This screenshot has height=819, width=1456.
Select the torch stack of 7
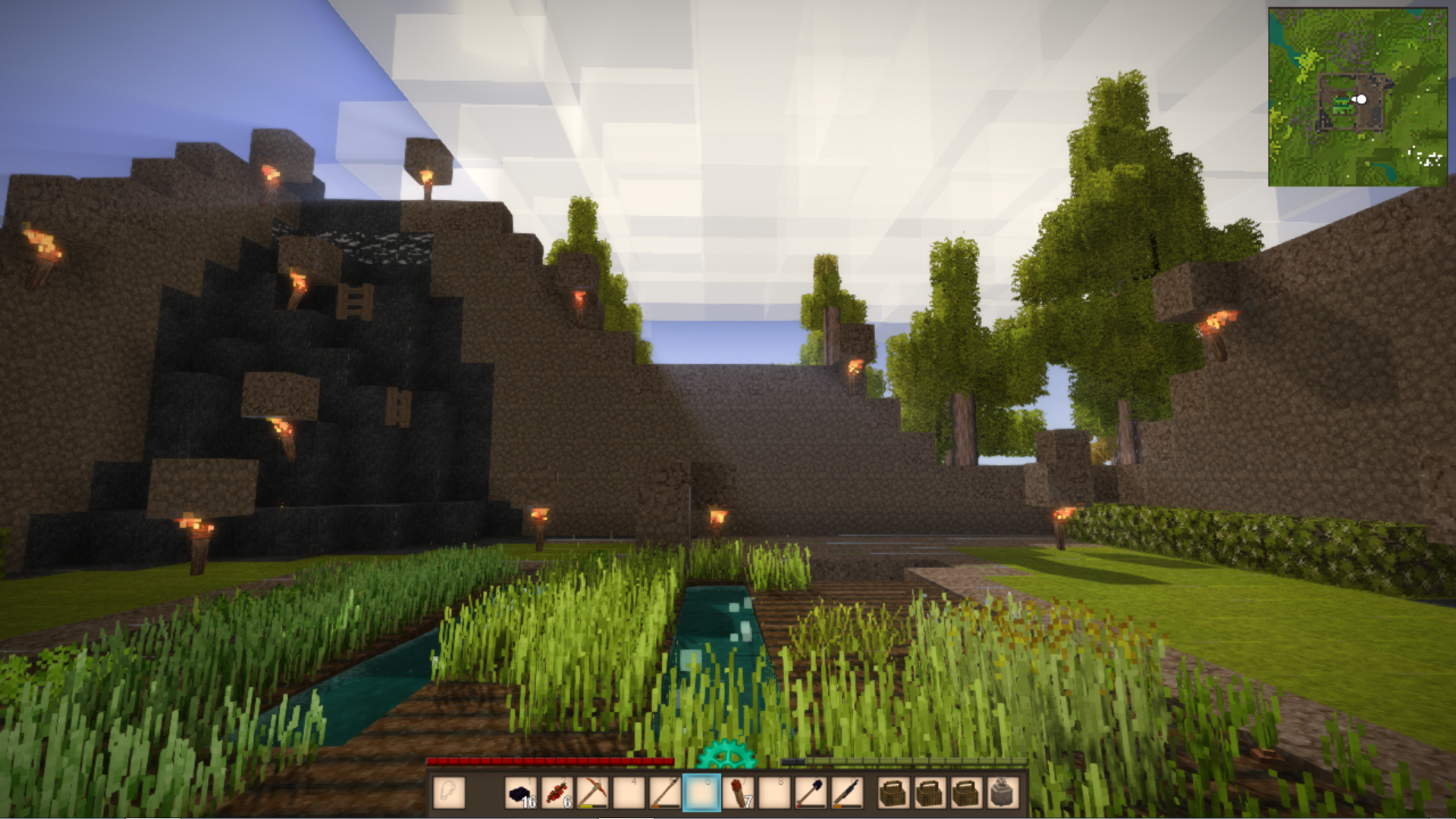738,793
